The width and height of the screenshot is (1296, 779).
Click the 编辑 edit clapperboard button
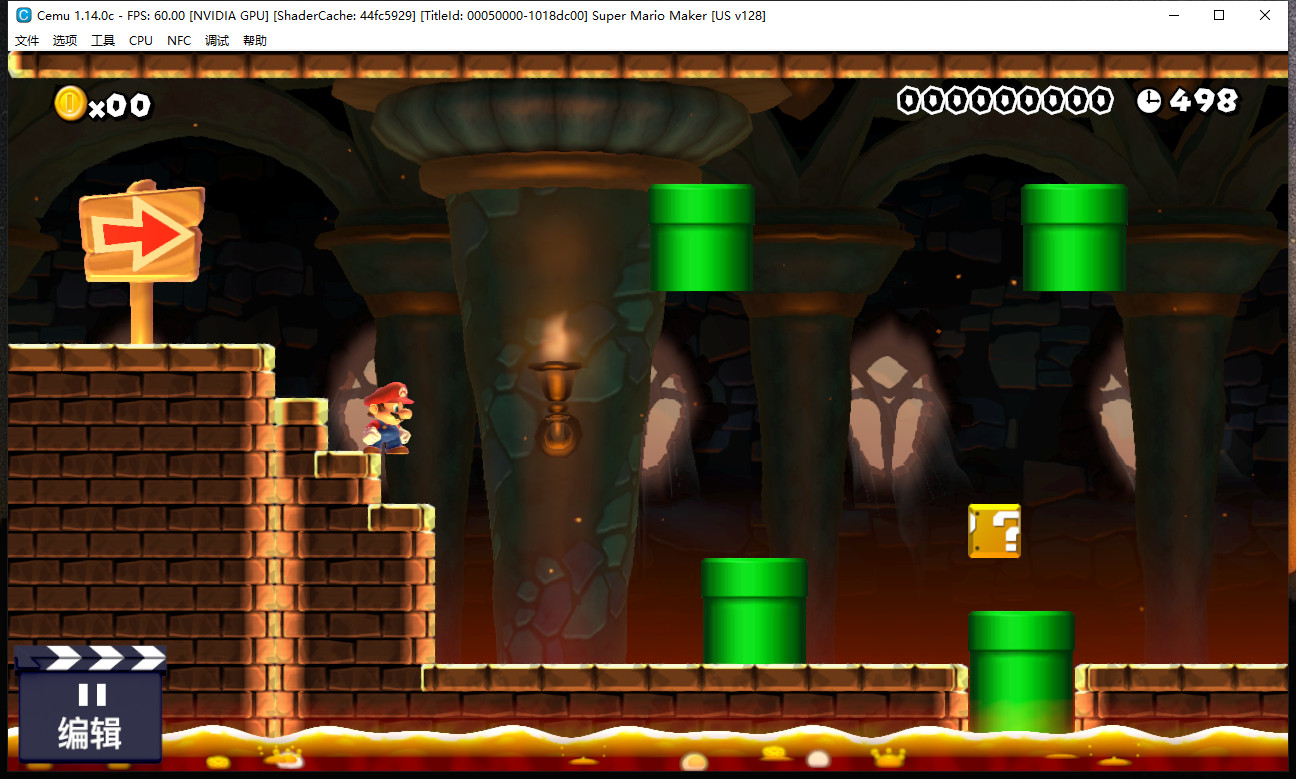tap(89, 705)
